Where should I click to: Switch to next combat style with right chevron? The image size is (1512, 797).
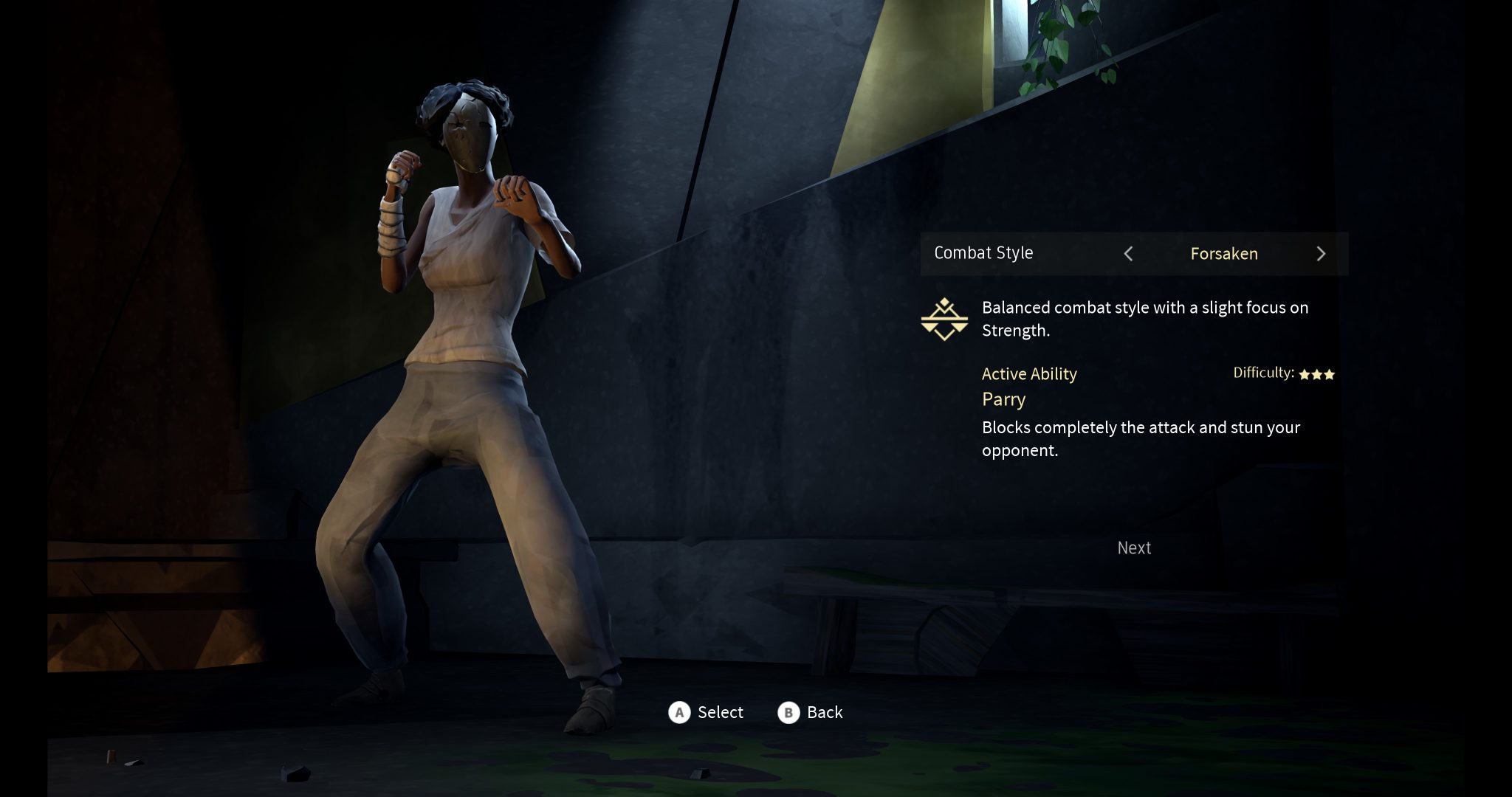[x=1322, y=254]
